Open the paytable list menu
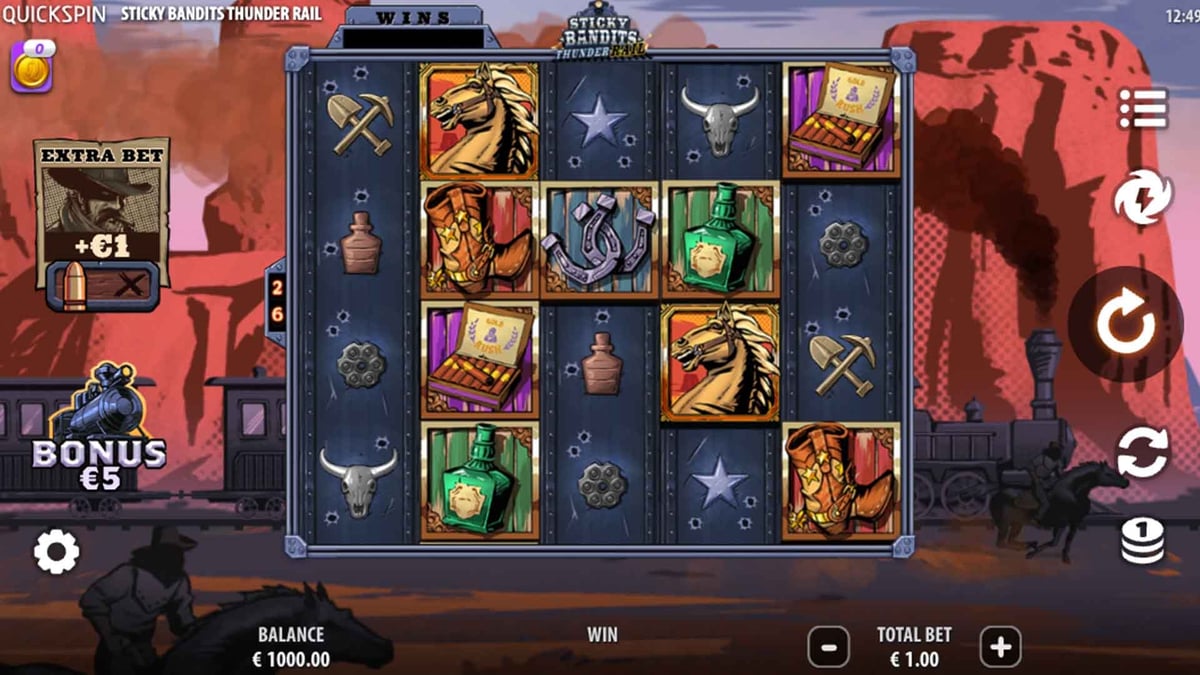 (1143, 109)
